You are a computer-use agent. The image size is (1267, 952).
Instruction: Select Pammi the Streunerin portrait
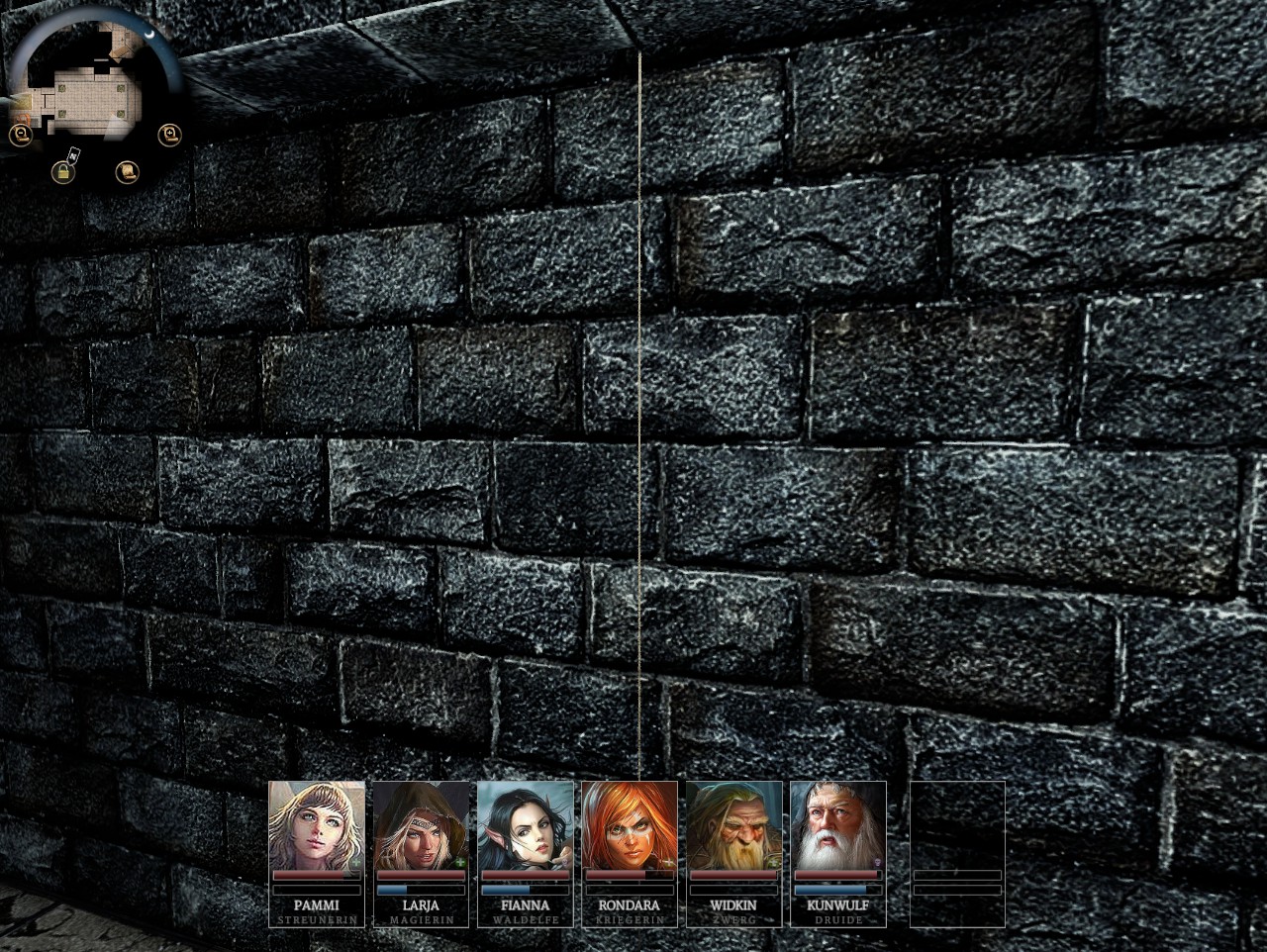(317, 825)
